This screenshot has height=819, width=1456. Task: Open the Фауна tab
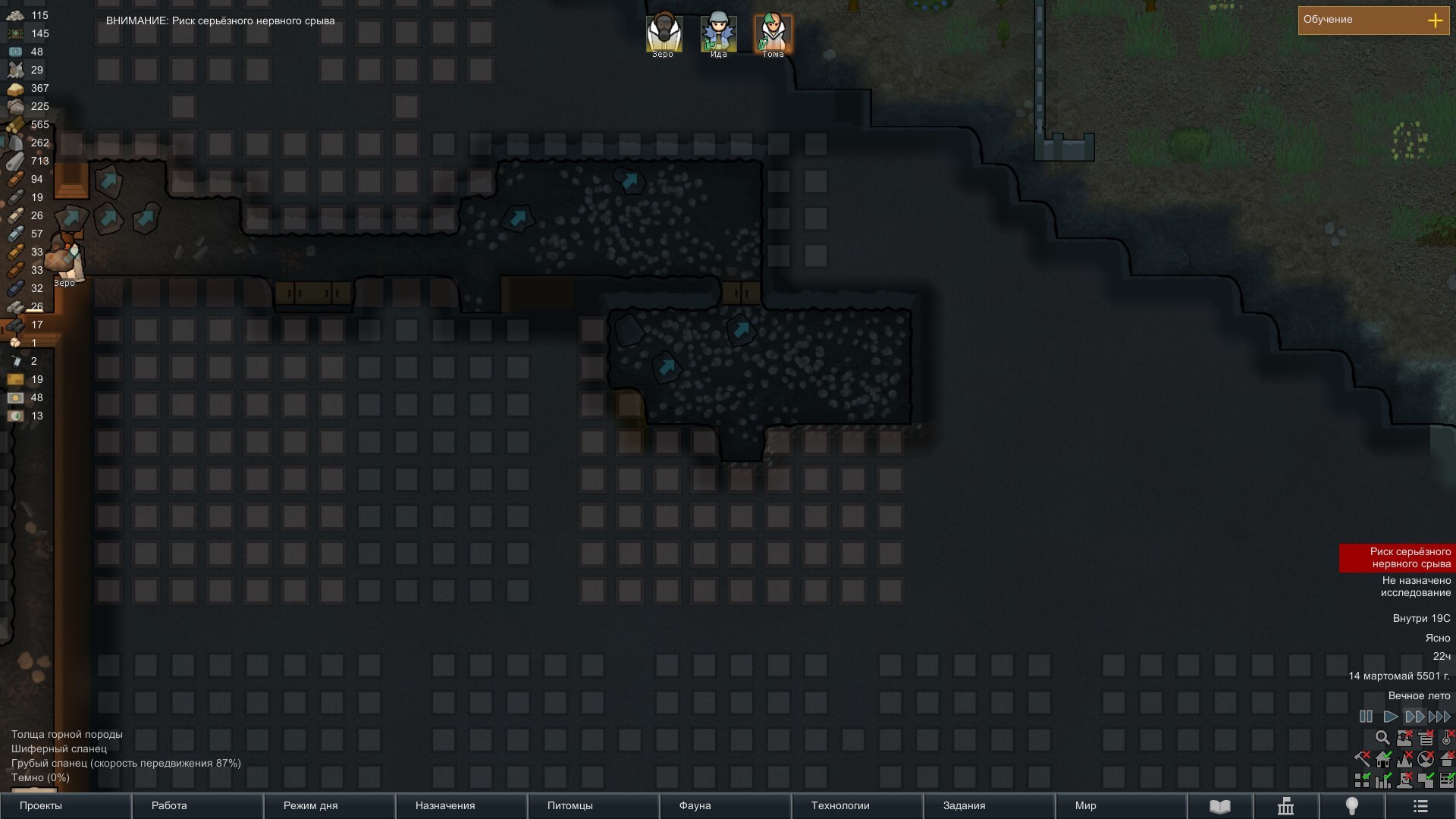pos(725,806)
